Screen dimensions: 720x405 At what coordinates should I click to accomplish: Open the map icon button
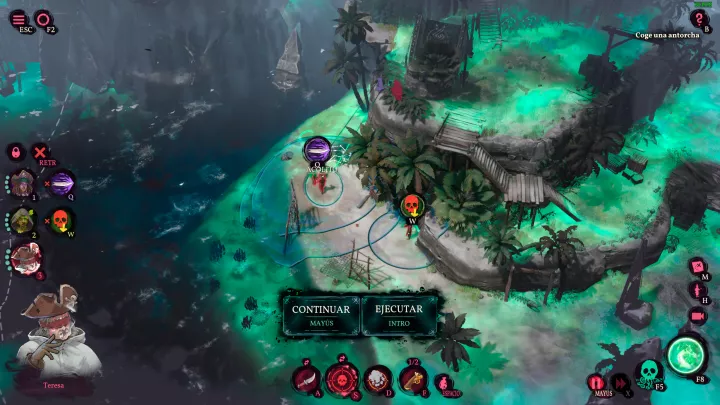click(x=697, y=267)
